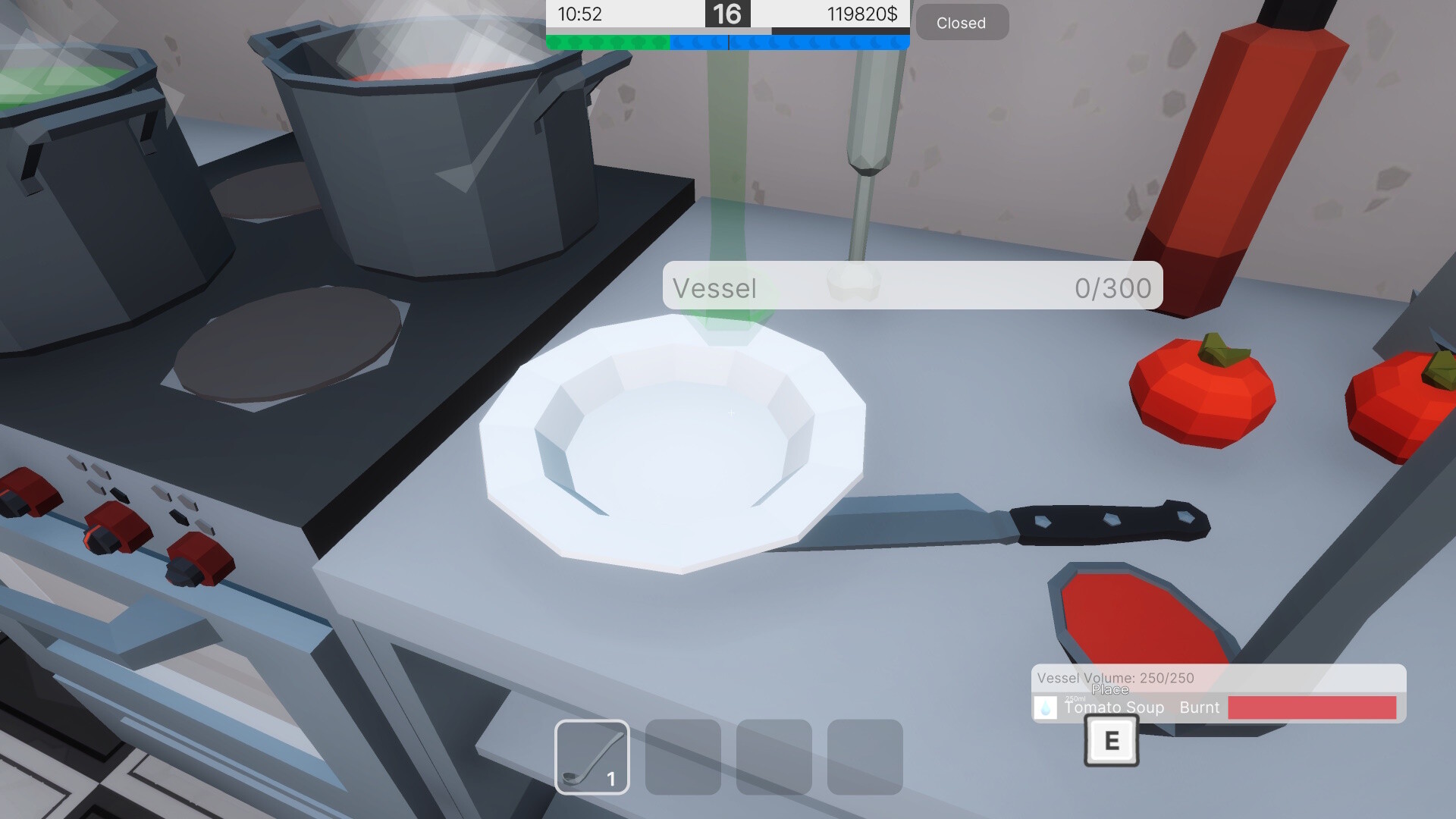Click the second empty hotbar slot
Viewport: 1456px width, 819px height.
pyautogui.click(x=682, y=758)
